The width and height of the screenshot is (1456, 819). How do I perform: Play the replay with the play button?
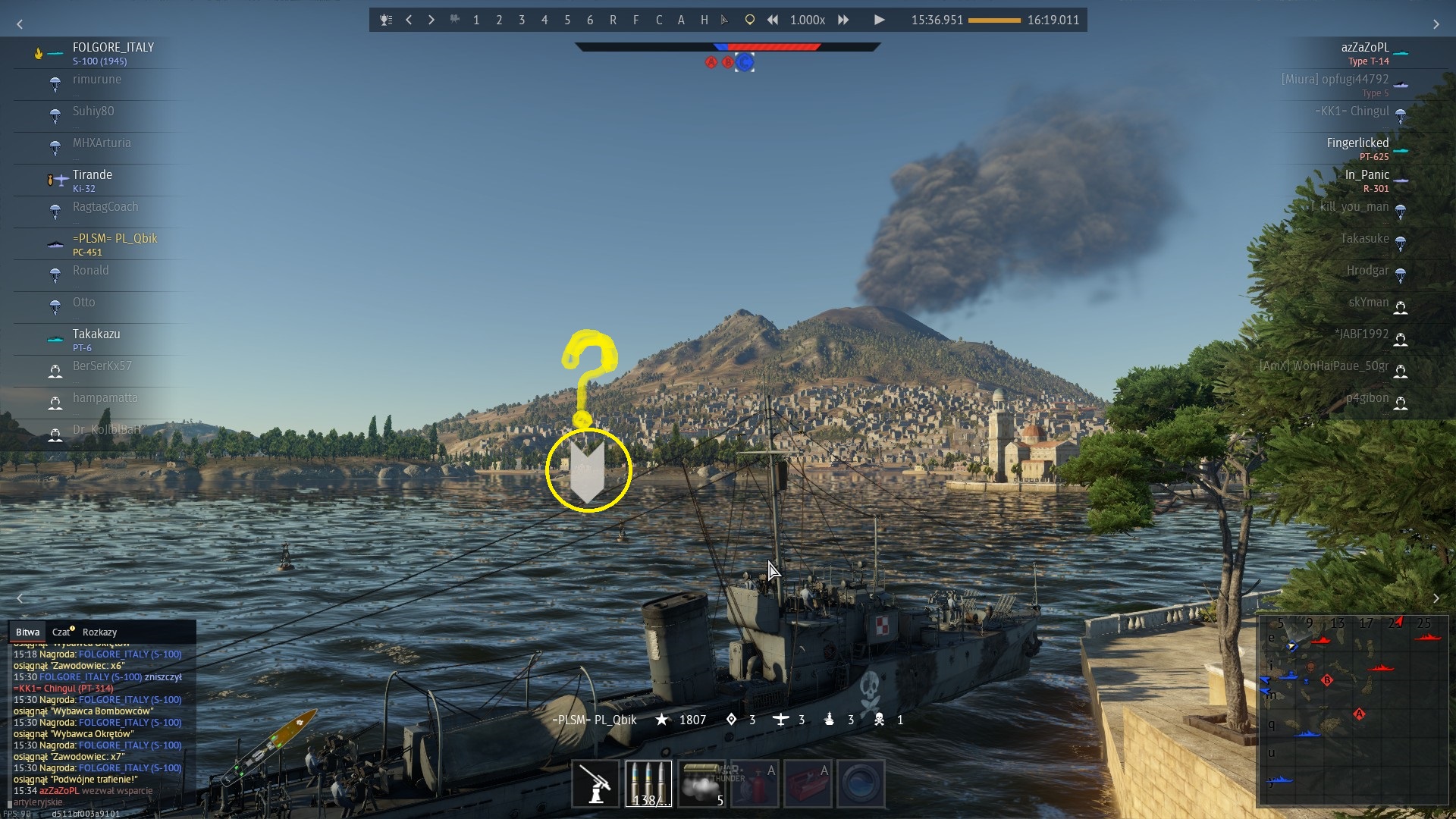click(879, 20)
